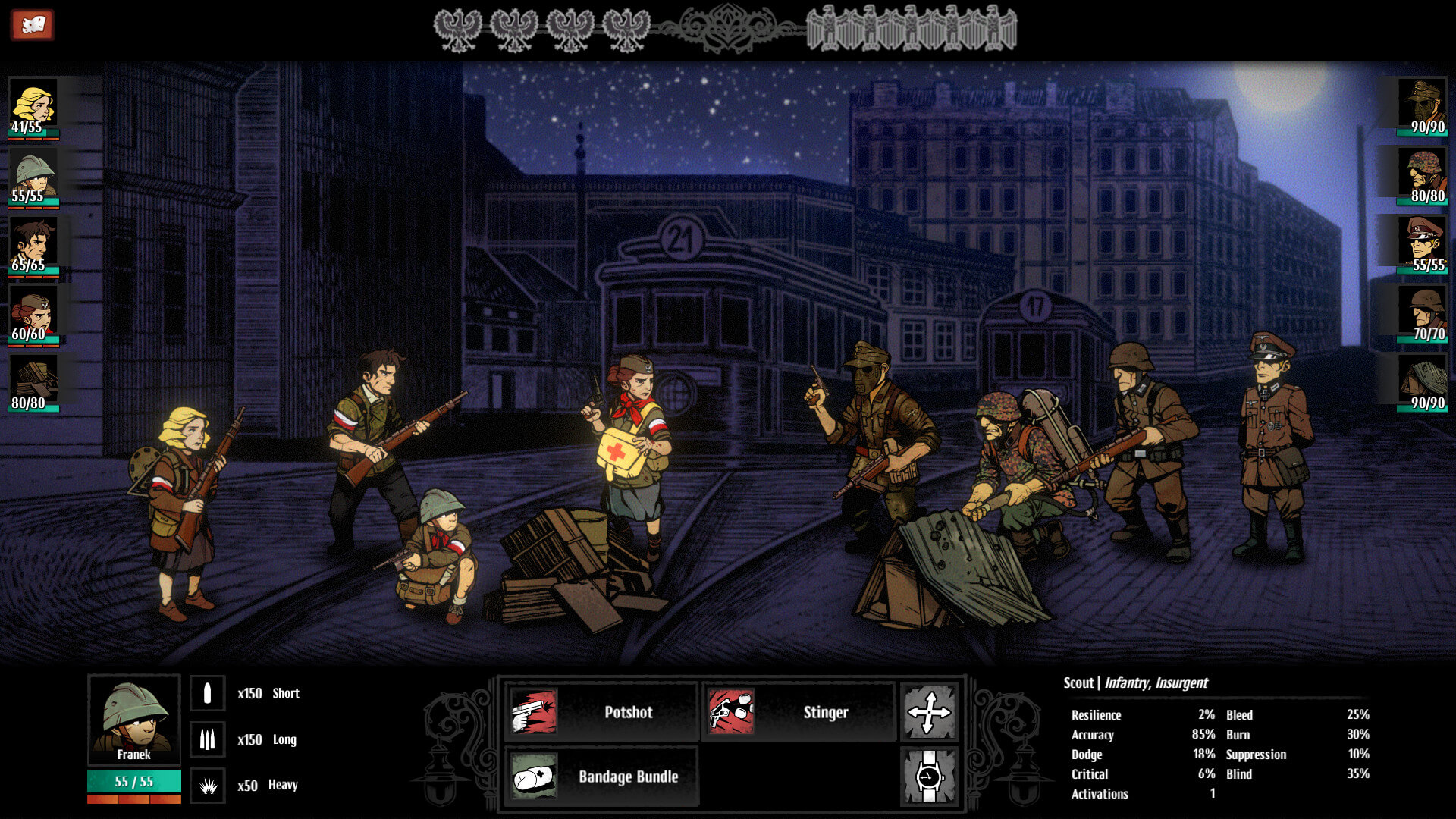1456x819 pixels.
Task: Use the Potshot ability
Action: (x=601, y=711)
